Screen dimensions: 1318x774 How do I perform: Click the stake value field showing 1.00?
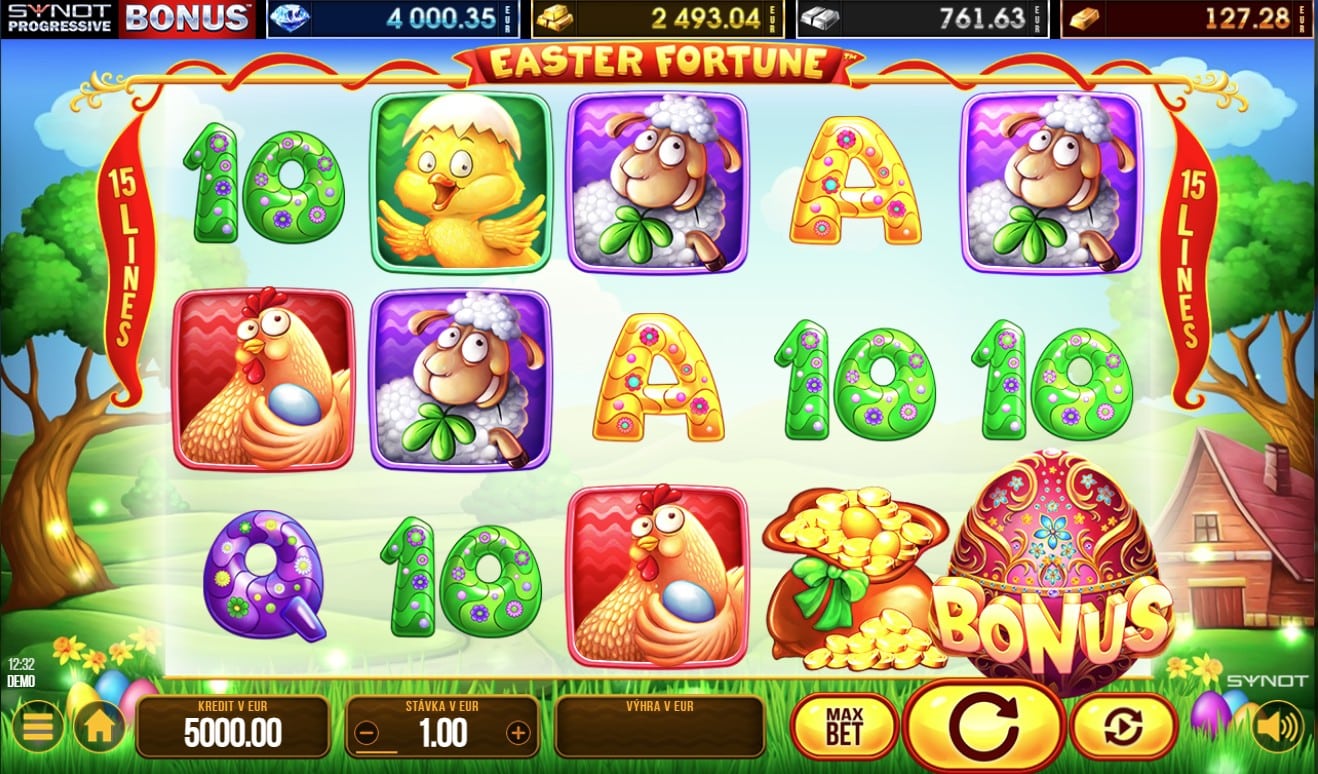tap(442, 730)
